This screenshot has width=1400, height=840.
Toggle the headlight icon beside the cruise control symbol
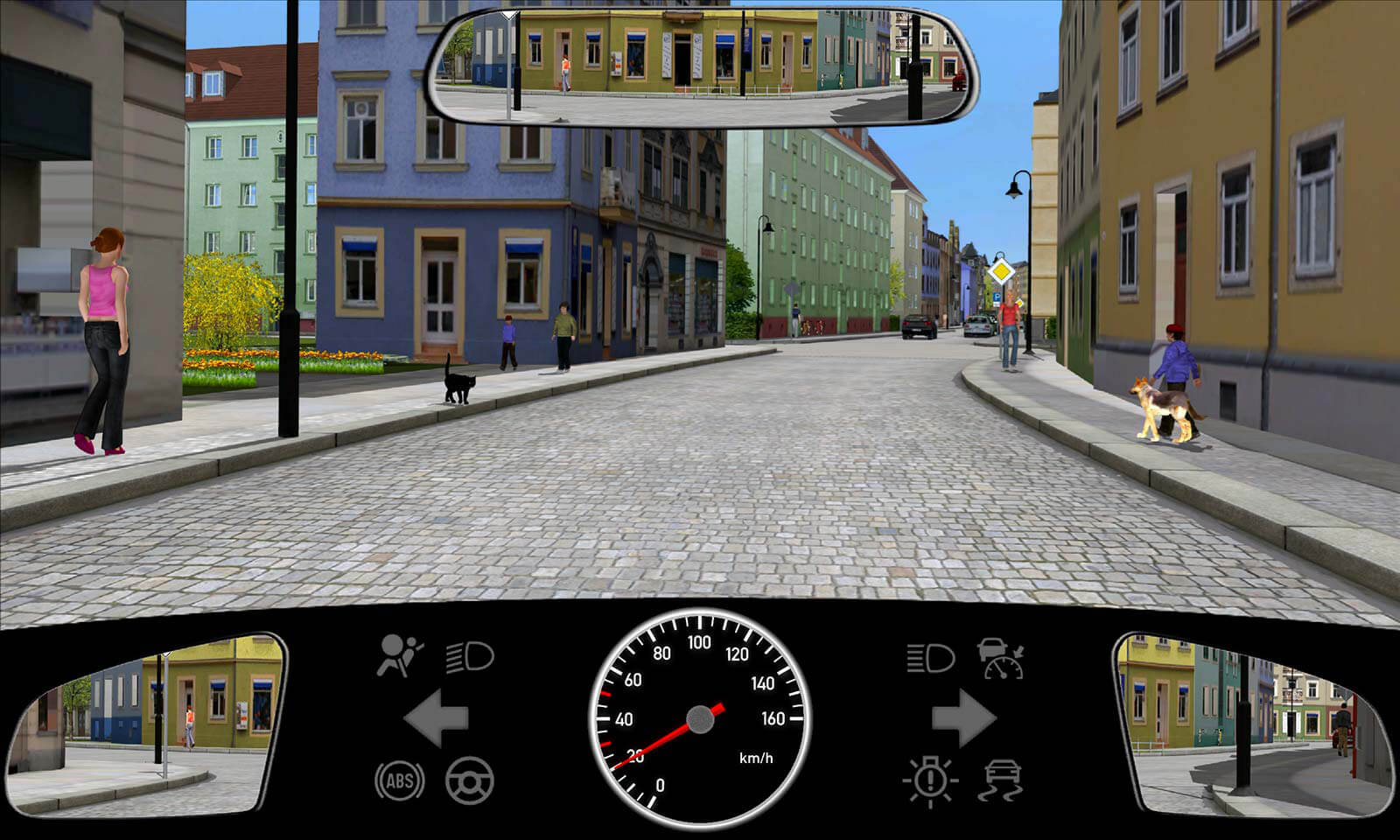pos(930,657)
